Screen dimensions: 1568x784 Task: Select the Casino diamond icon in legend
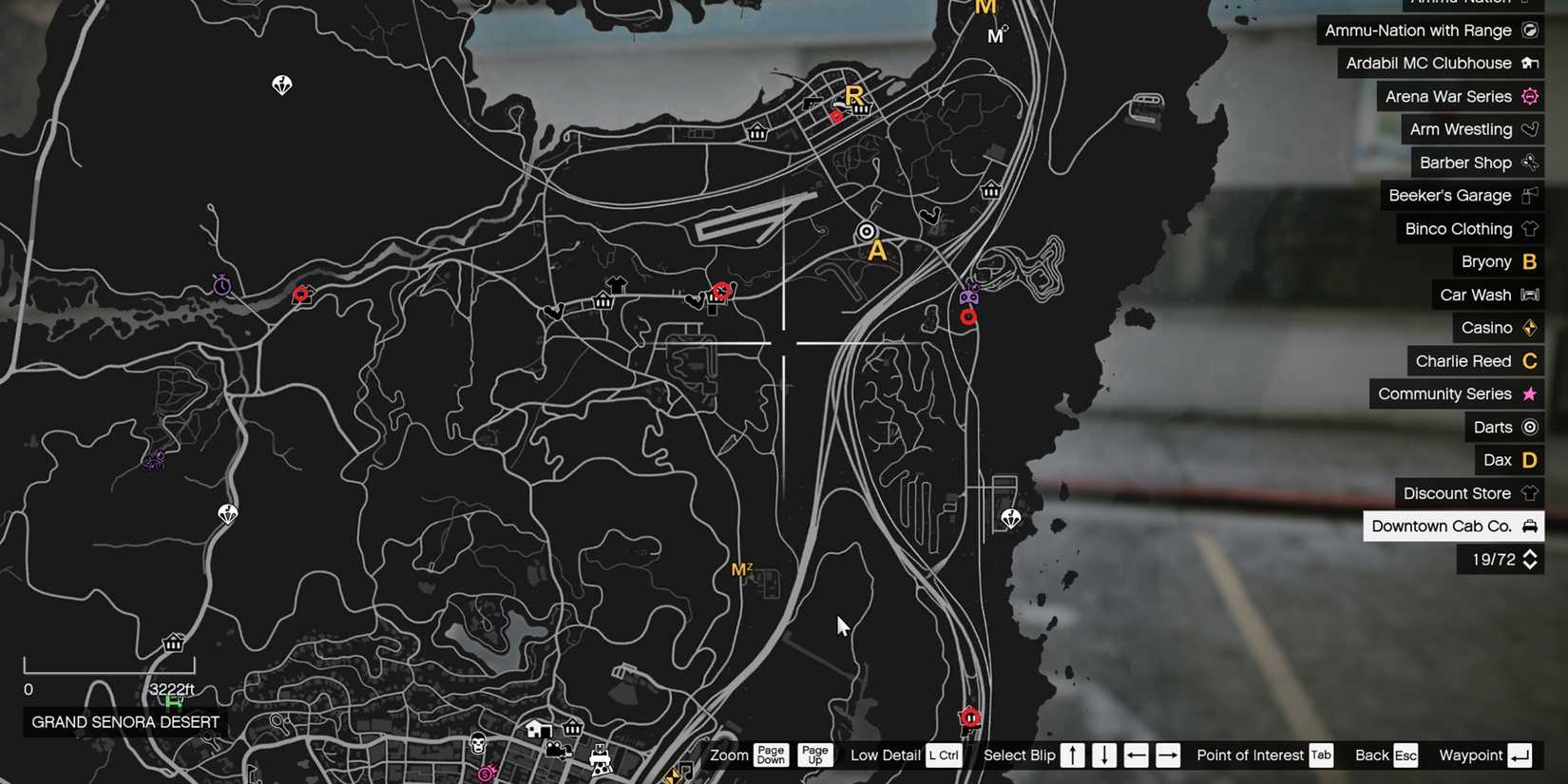click(x=1528, y=328)
